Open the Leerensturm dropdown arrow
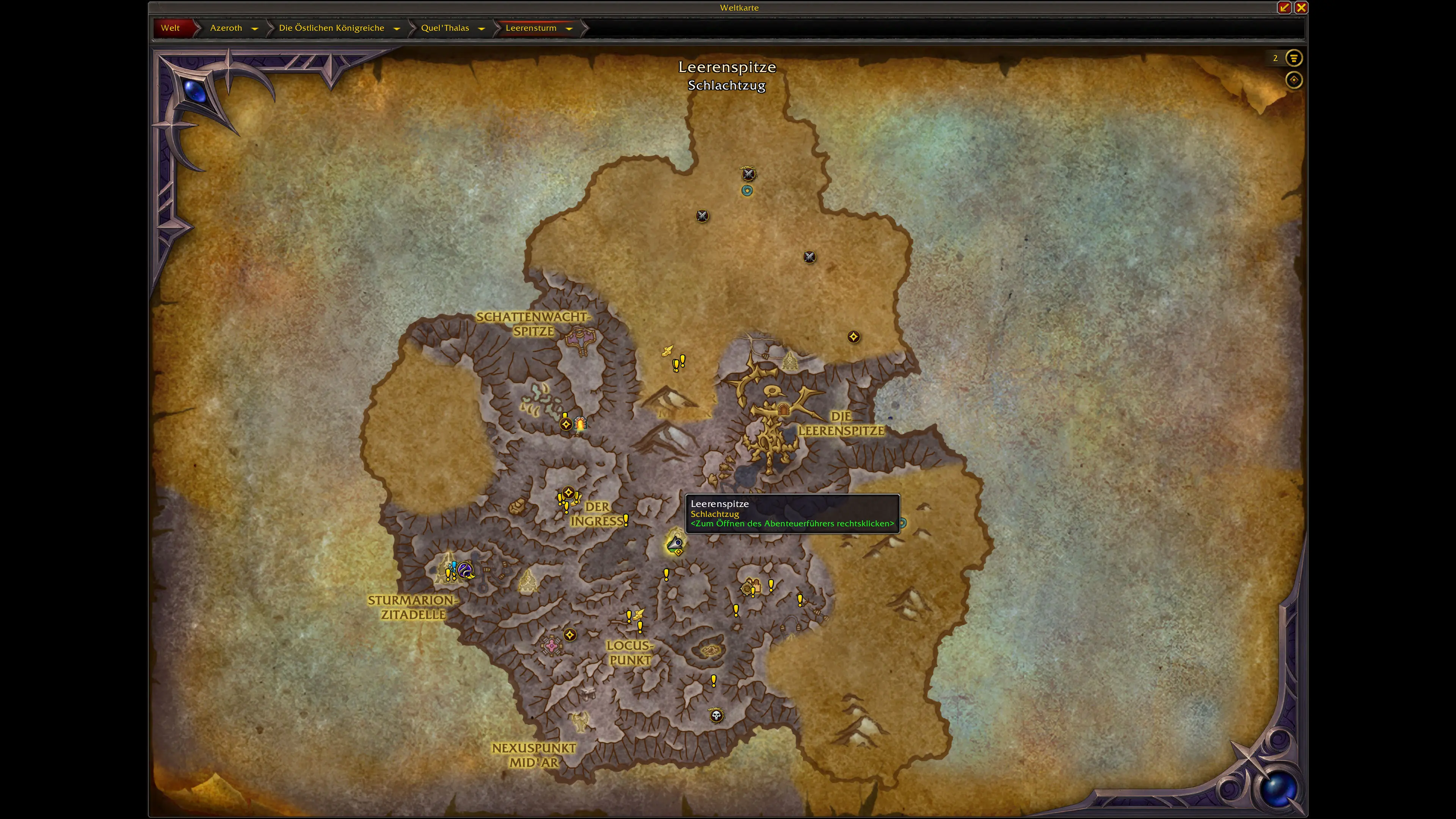Image resolution: width=1456 pixels, height=819 pixels. (569, 29)
